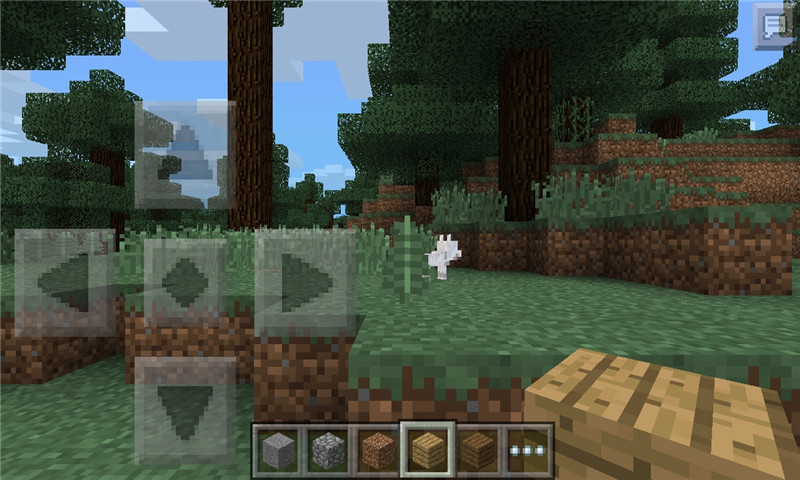Tap the move right arrow button
This screenshot has height=480, width=800.
305,283
